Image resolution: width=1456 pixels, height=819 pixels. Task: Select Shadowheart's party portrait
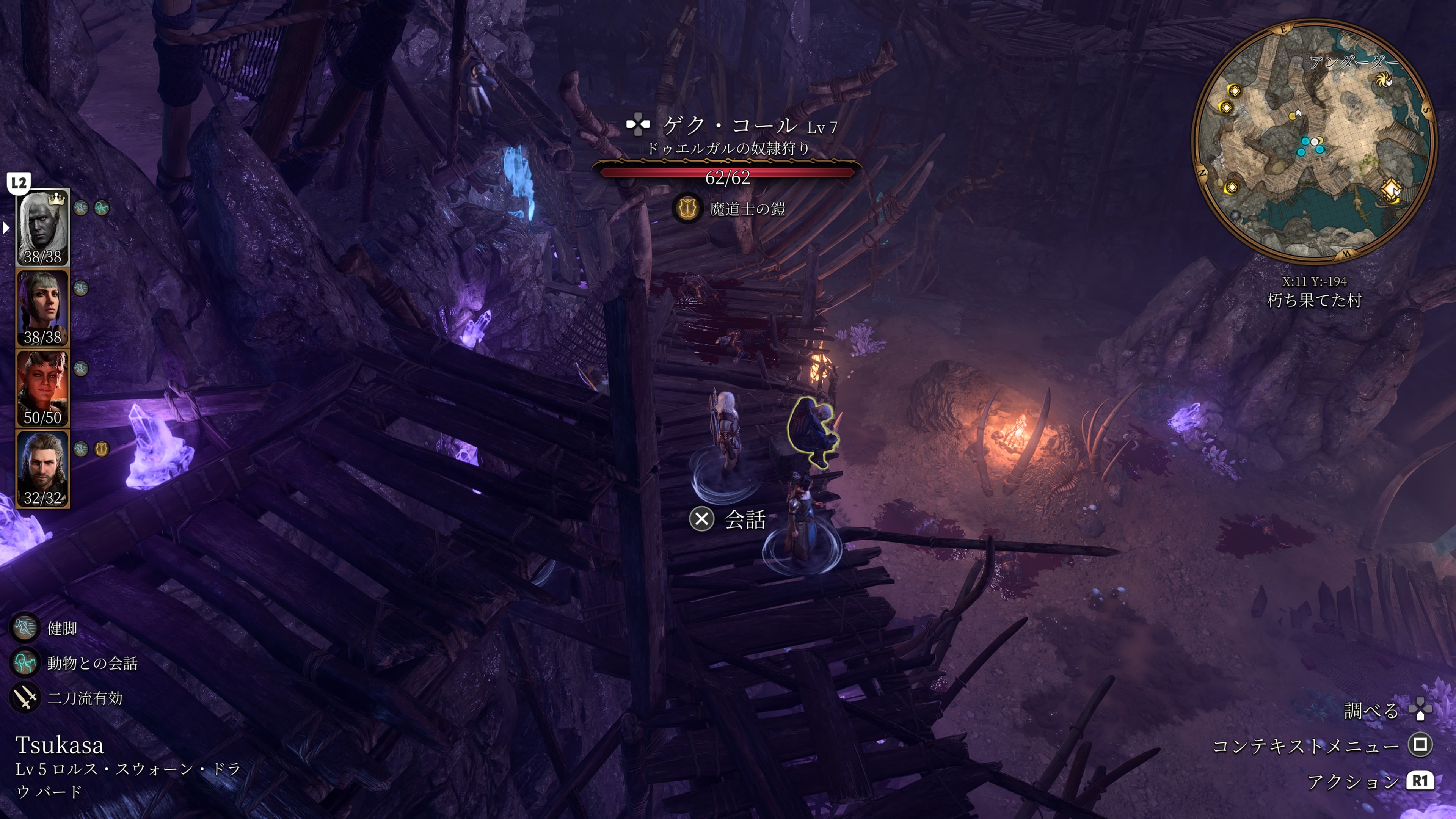pyautogui.click(x=42, y=308)
